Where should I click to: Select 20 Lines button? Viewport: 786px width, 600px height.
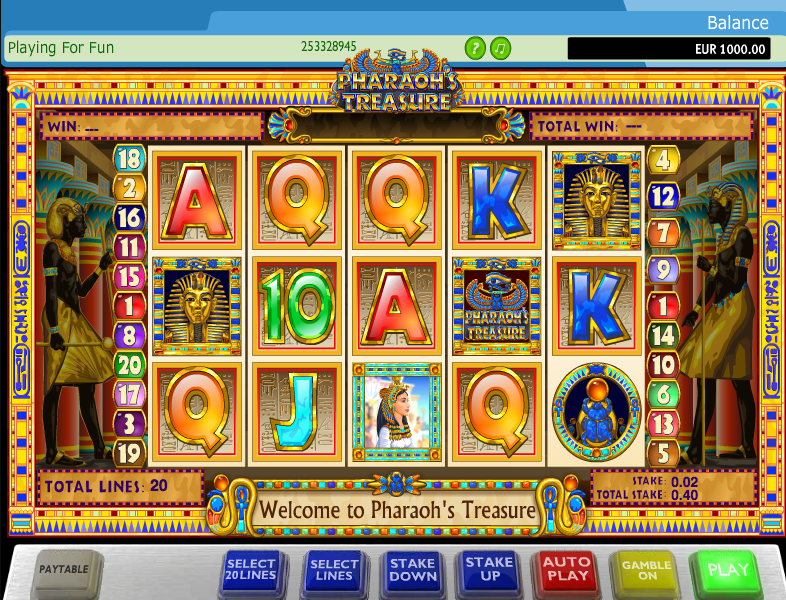click(251, 571)
